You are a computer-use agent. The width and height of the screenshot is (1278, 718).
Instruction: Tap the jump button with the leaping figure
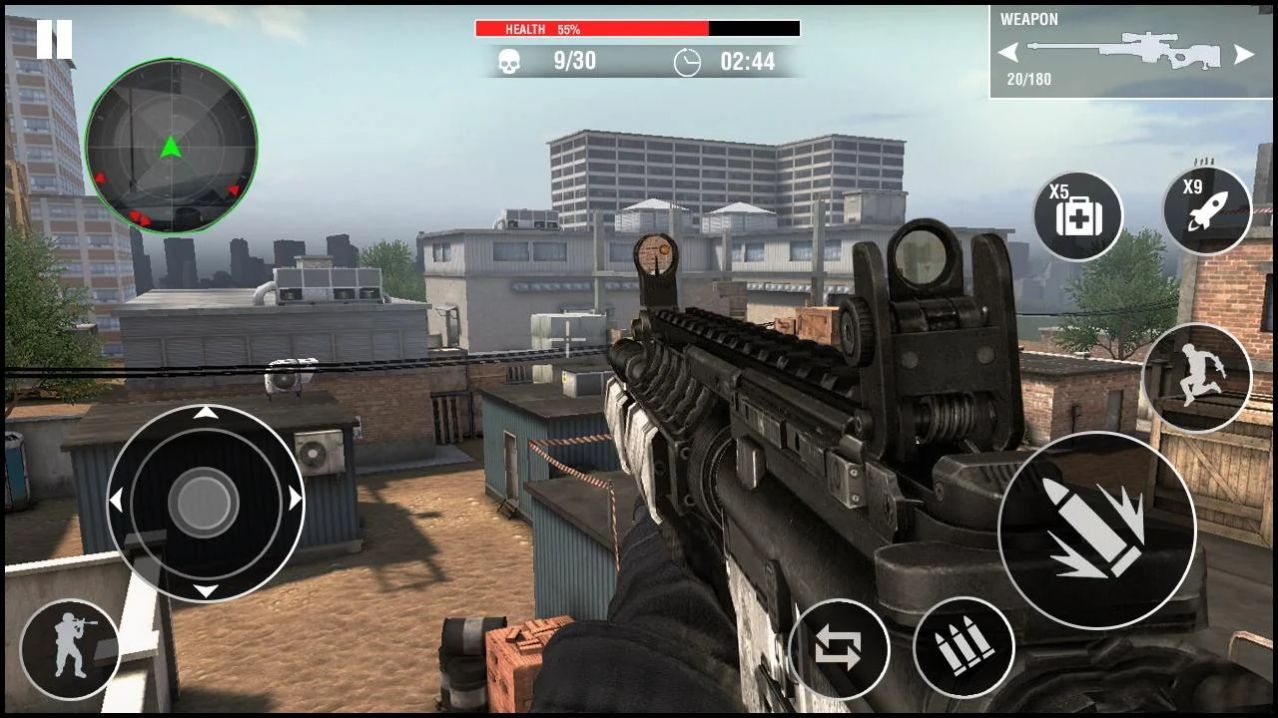1196,377
